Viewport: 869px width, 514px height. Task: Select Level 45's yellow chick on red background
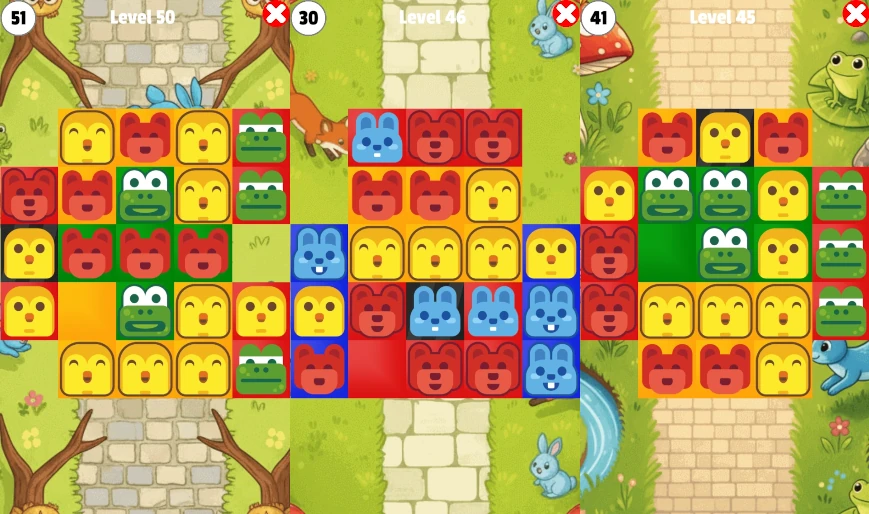click(609, 195)
